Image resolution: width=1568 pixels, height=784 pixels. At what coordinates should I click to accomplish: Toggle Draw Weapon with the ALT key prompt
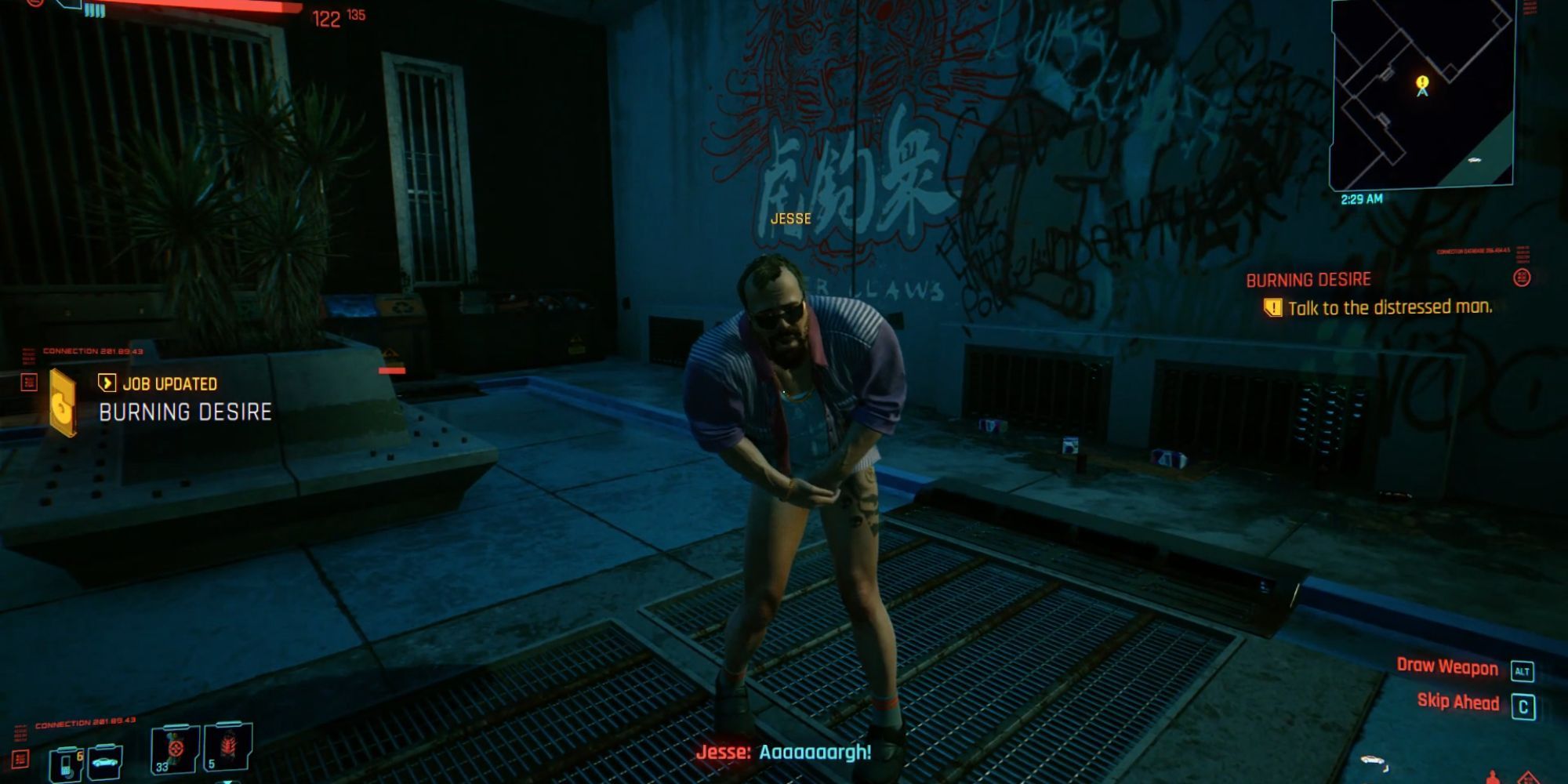[1523, 667]
